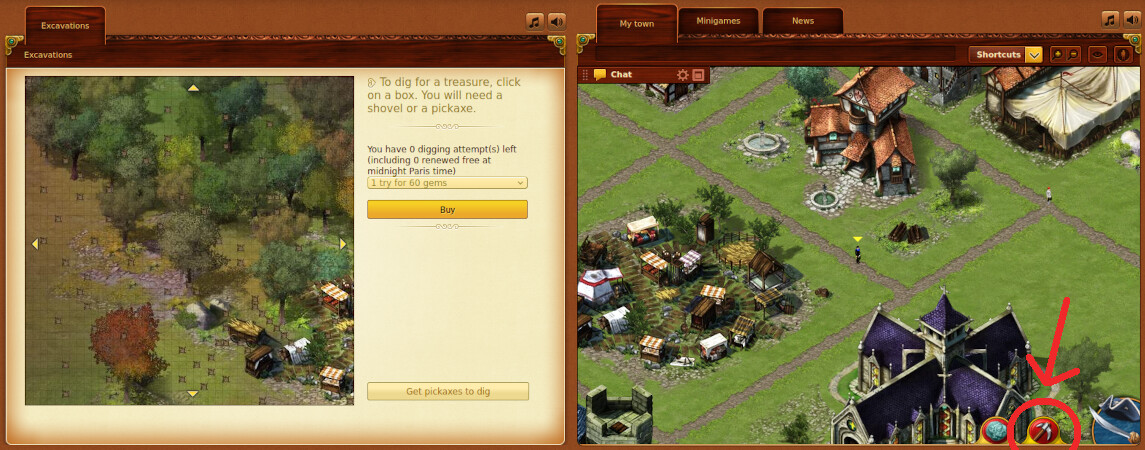Open the '1 try for 60 gems' dropdown

pos(447,183)
